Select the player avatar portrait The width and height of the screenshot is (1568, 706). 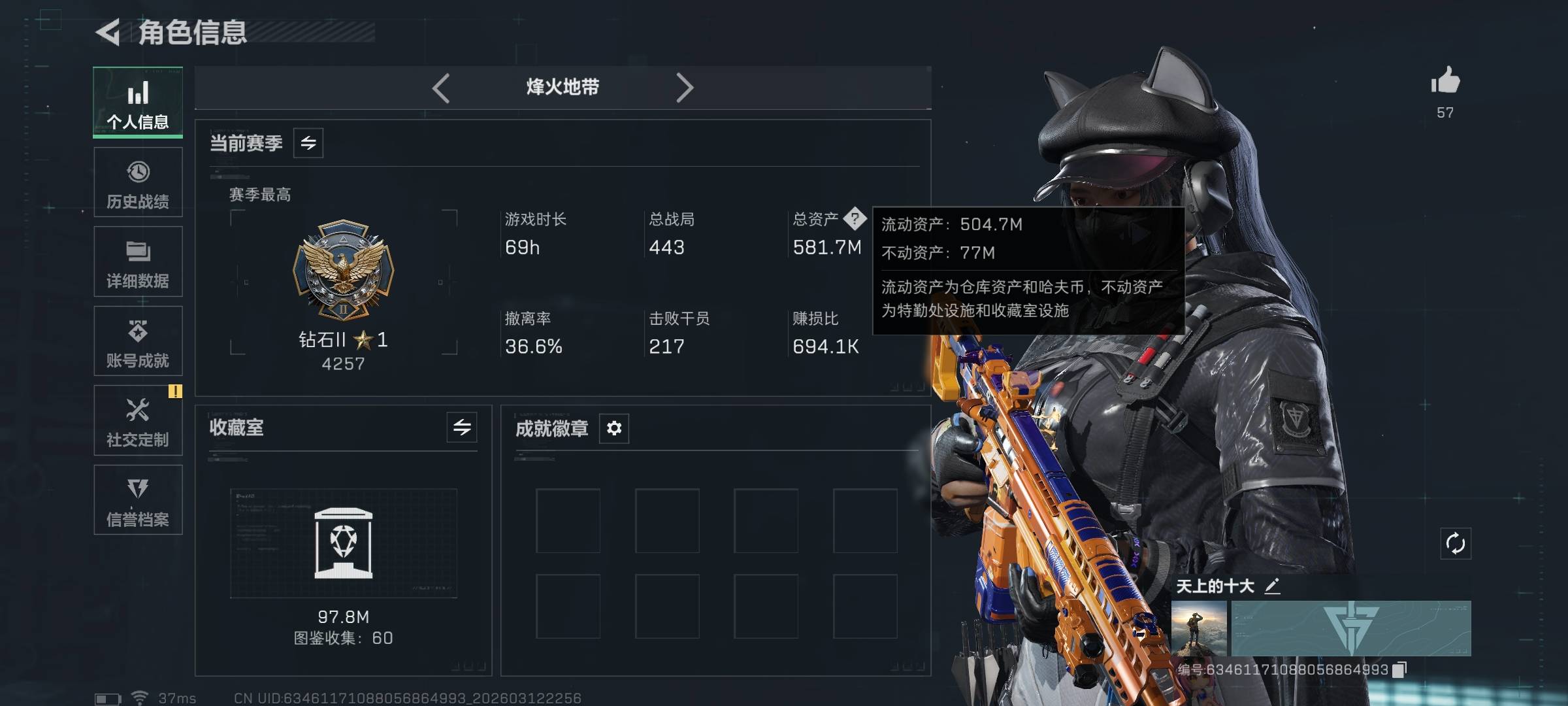(1199, 628)
